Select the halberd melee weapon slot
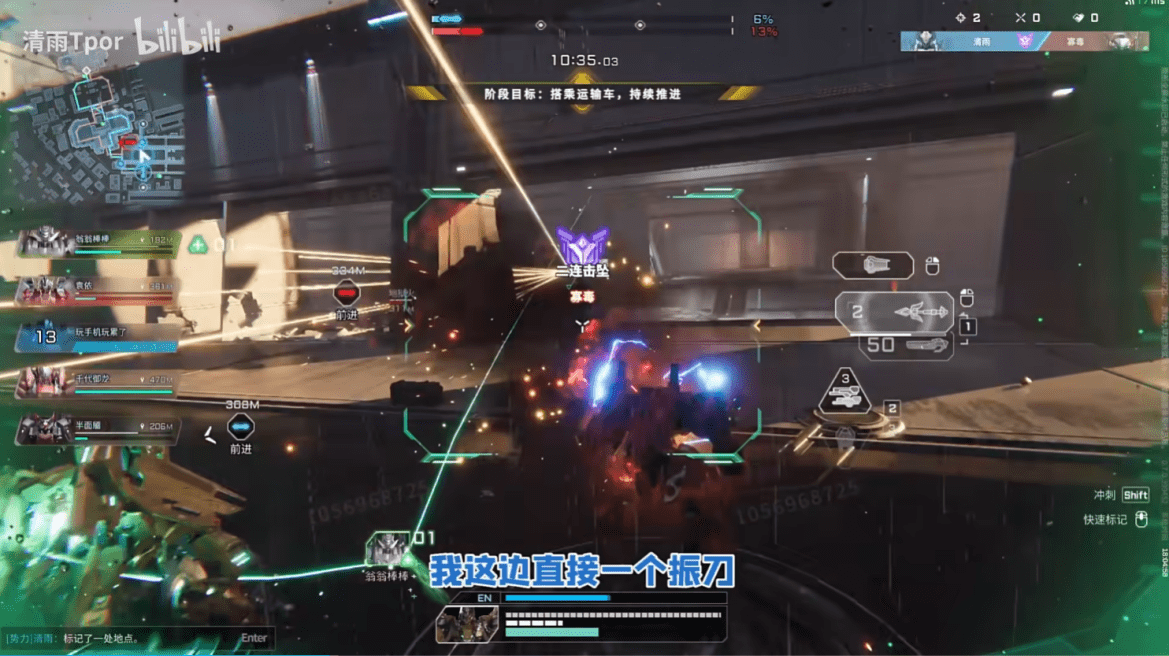 895,313
